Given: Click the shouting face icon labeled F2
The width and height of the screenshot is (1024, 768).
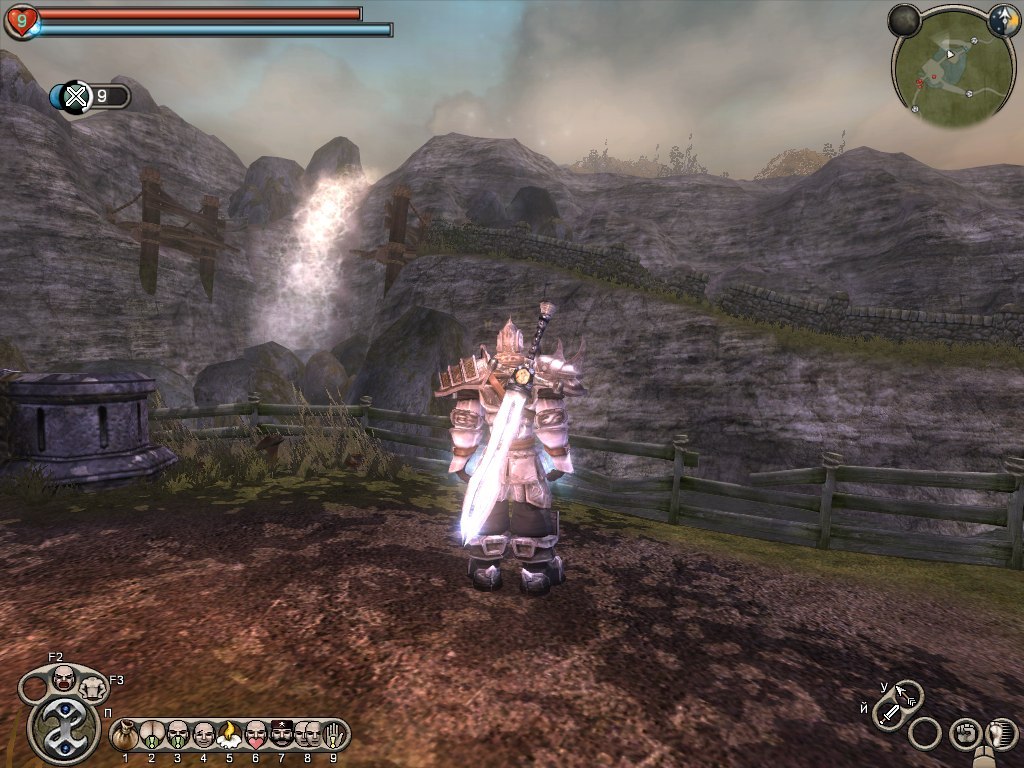Looking at the screenshot, I should coord(64,678).
